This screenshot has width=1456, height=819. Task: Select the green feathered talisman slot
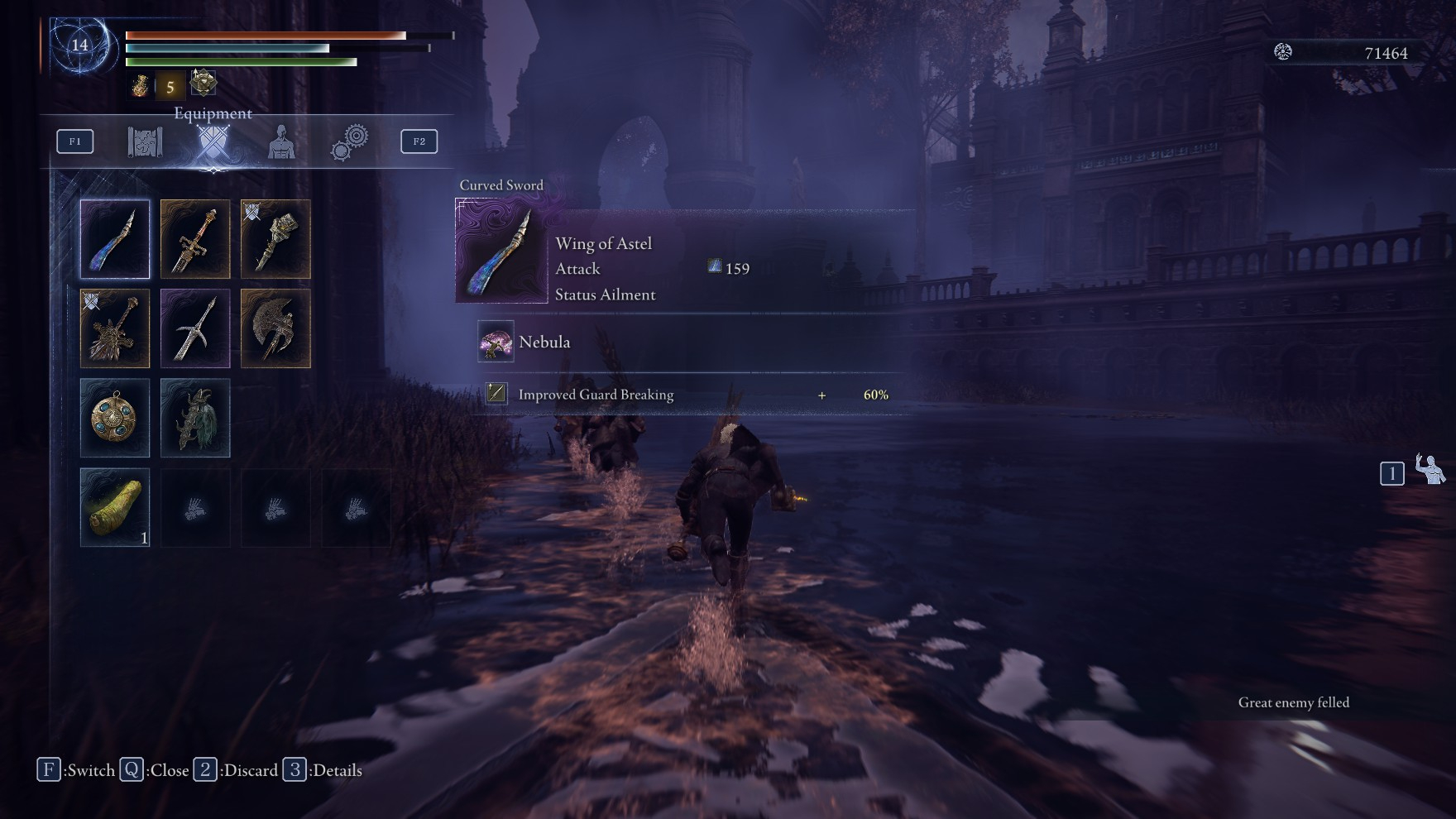[x=195, y=418]
